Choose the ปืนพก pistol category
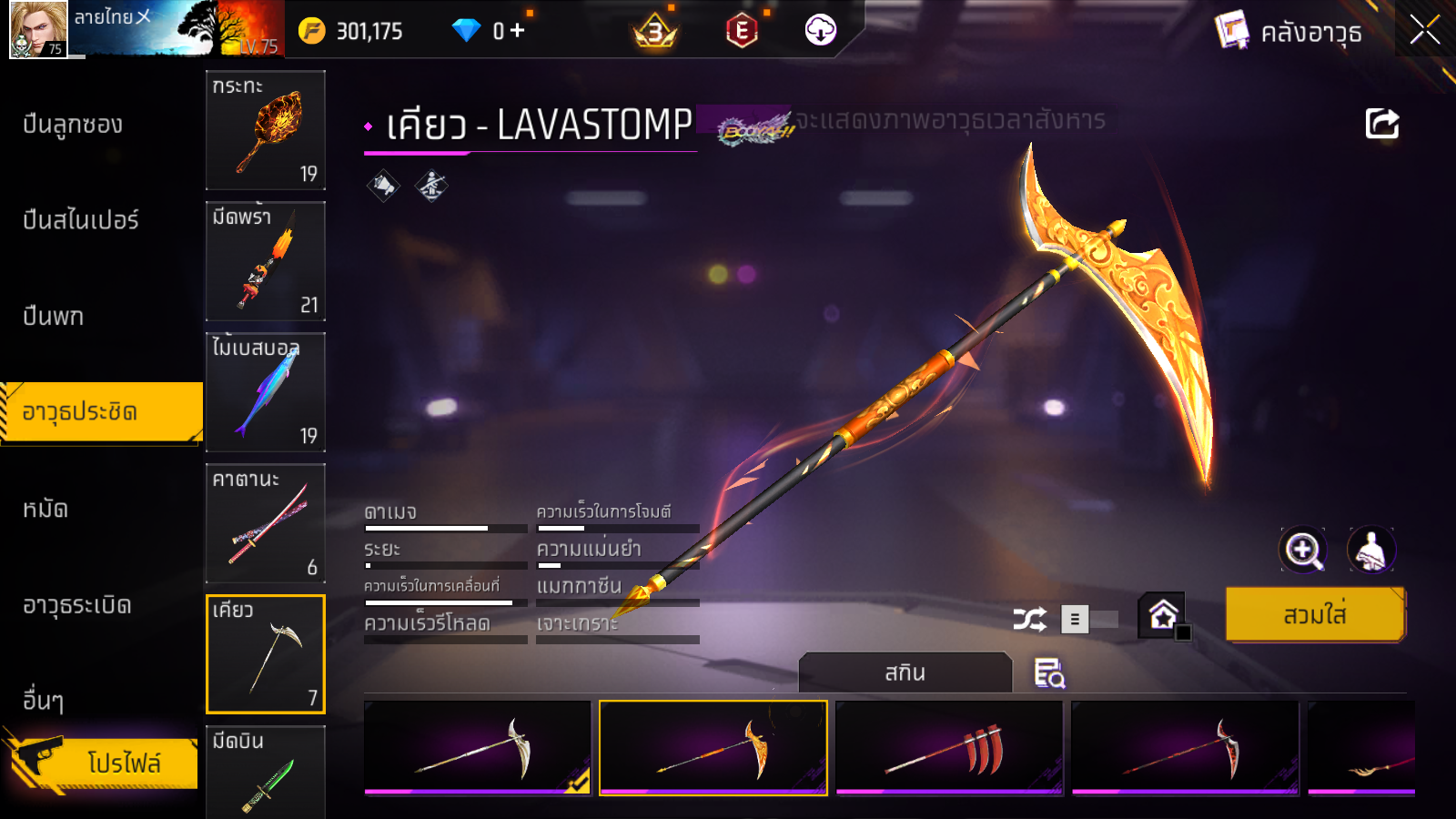This screenshot has height=819, width=1456. tap(53, 317)
